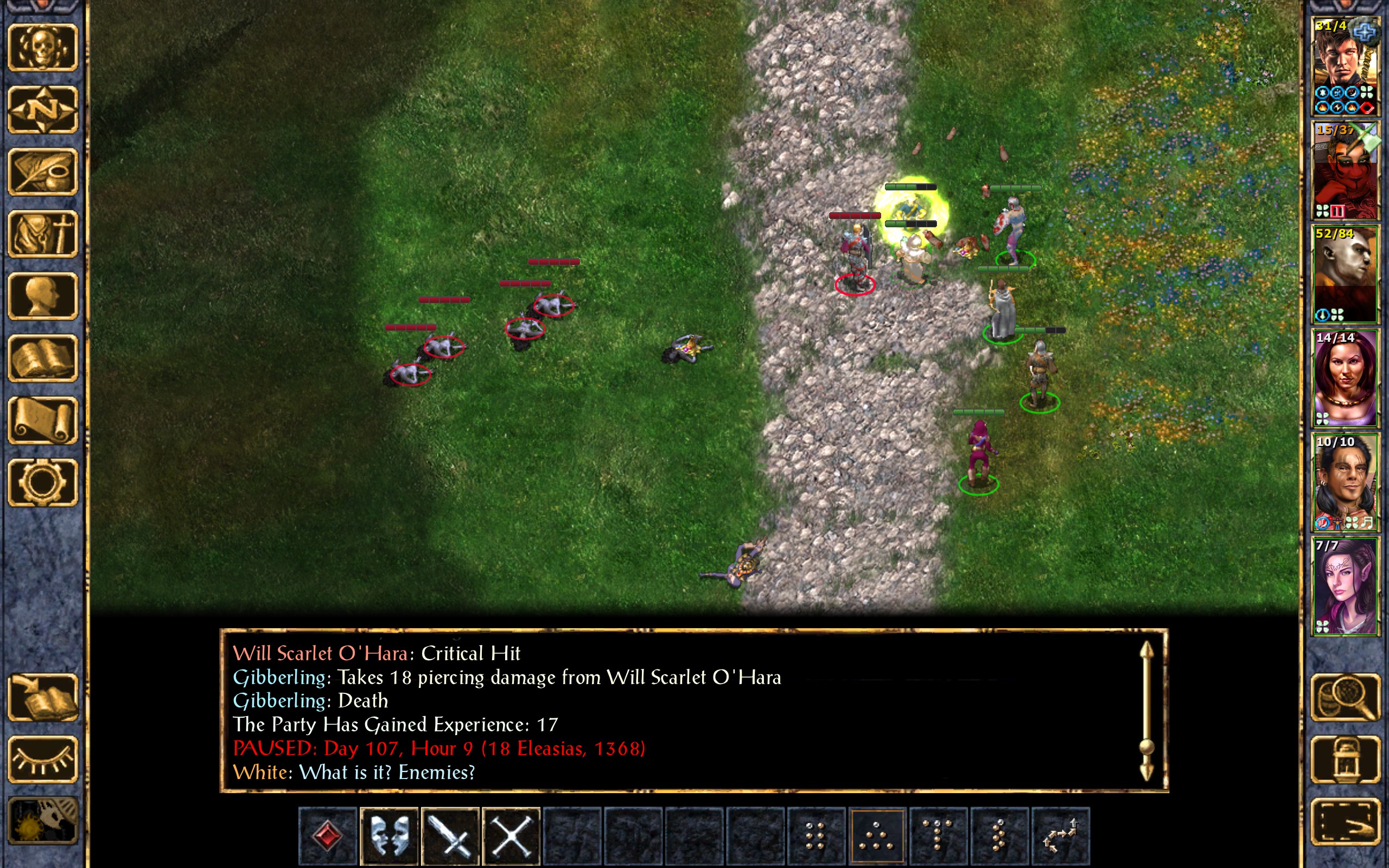Select the red-masked character portrait
The width and height of the screenshot is (1389, 868).
(1345, 170)
